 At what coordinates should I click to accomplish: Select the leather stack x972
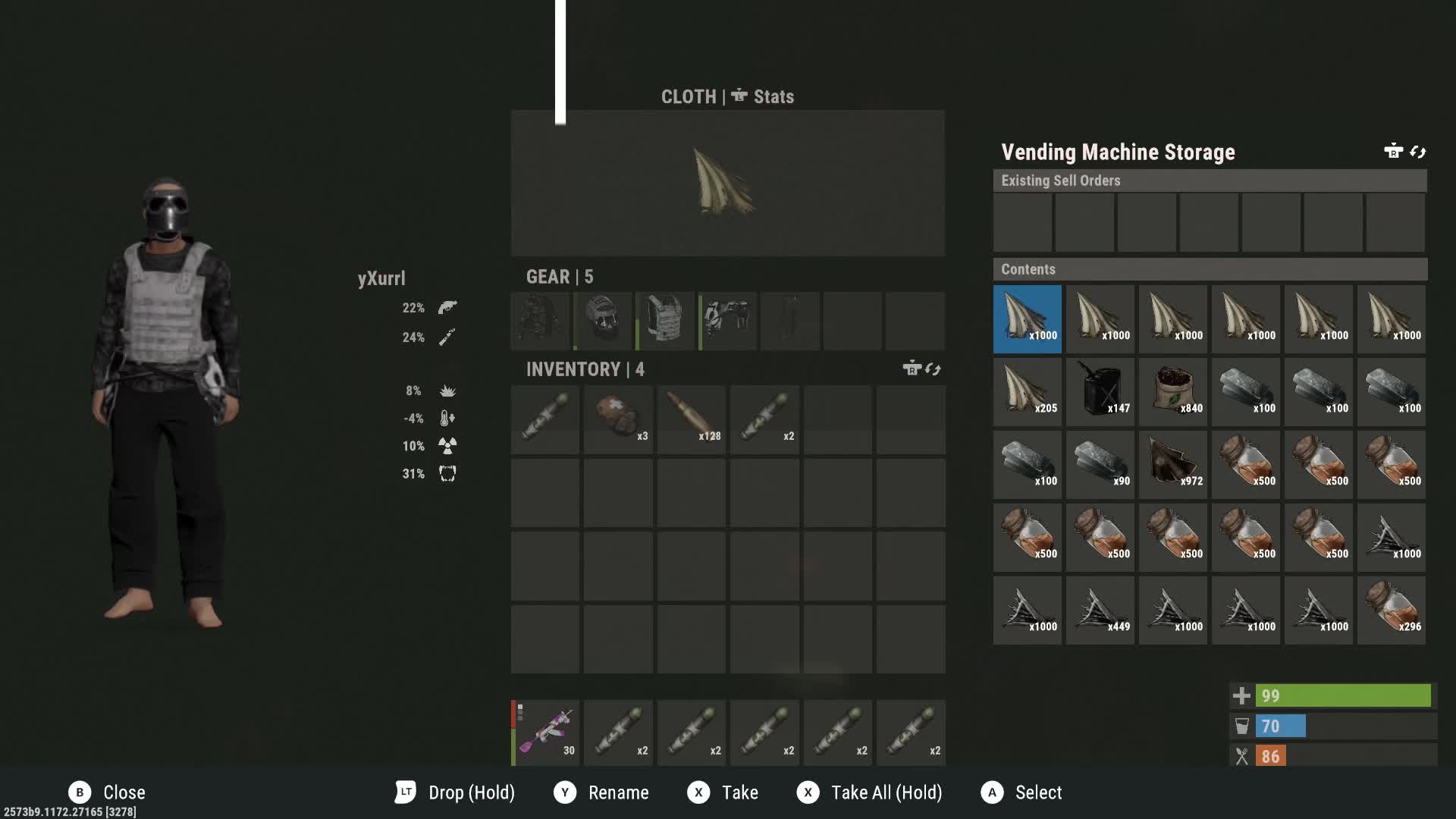point(1173,465)
